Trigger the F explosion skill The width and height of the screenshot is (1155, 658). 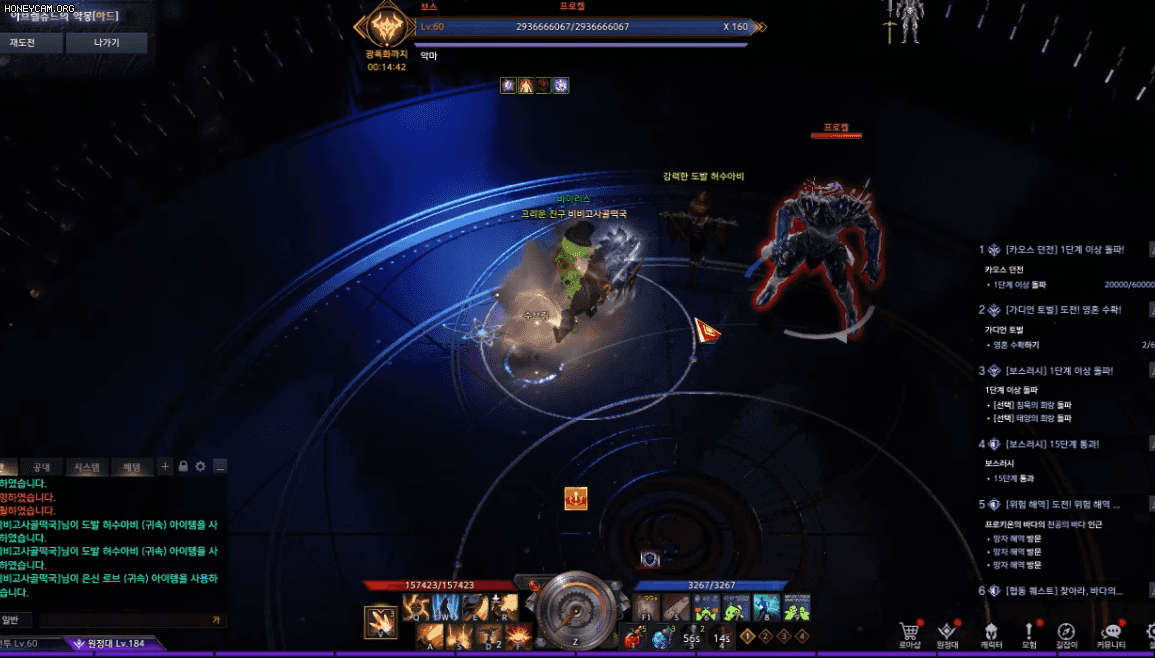pyautogui.click(x=518, y=635)
